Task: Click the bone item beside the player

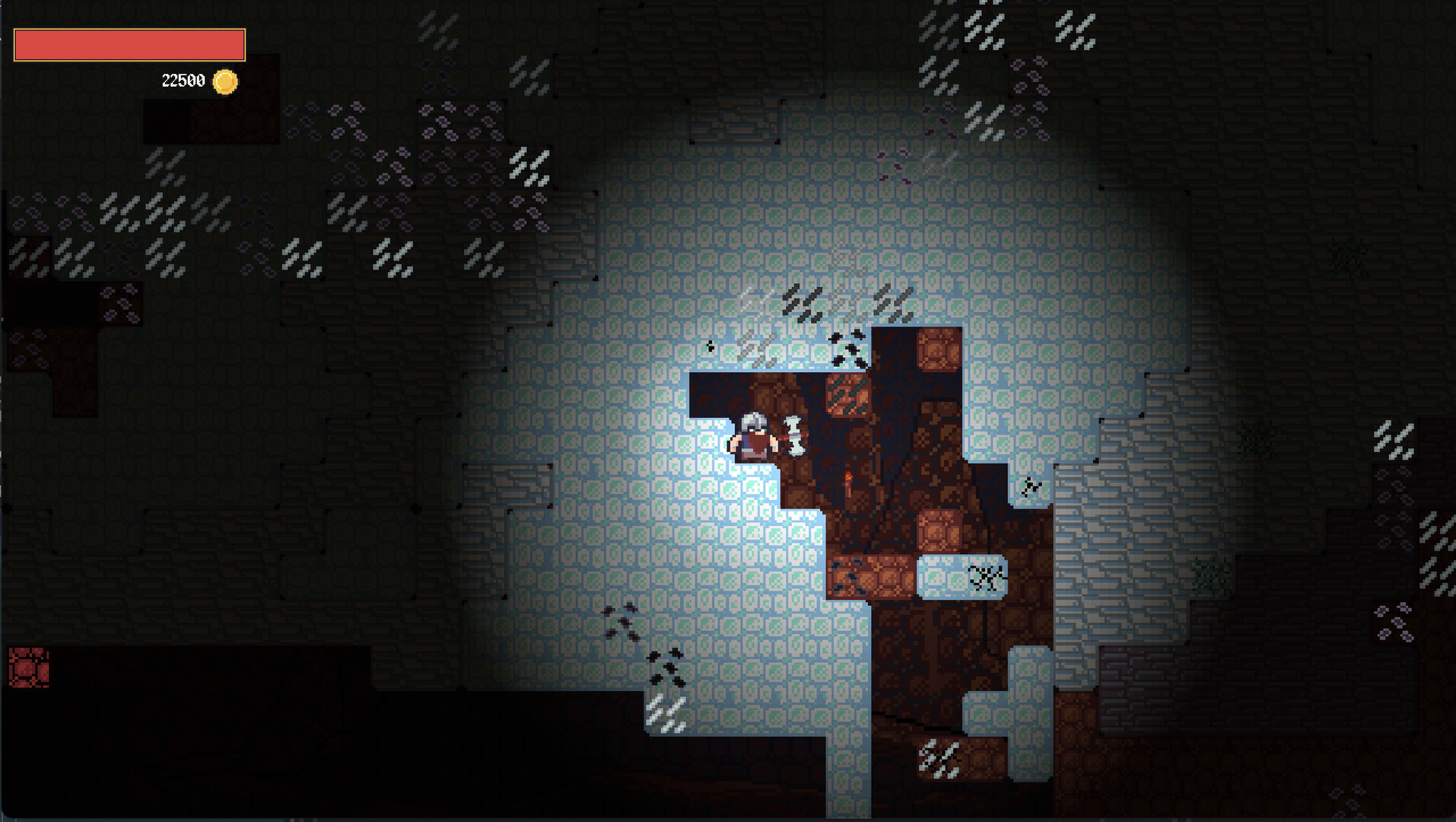Action: tap(793, 438)
